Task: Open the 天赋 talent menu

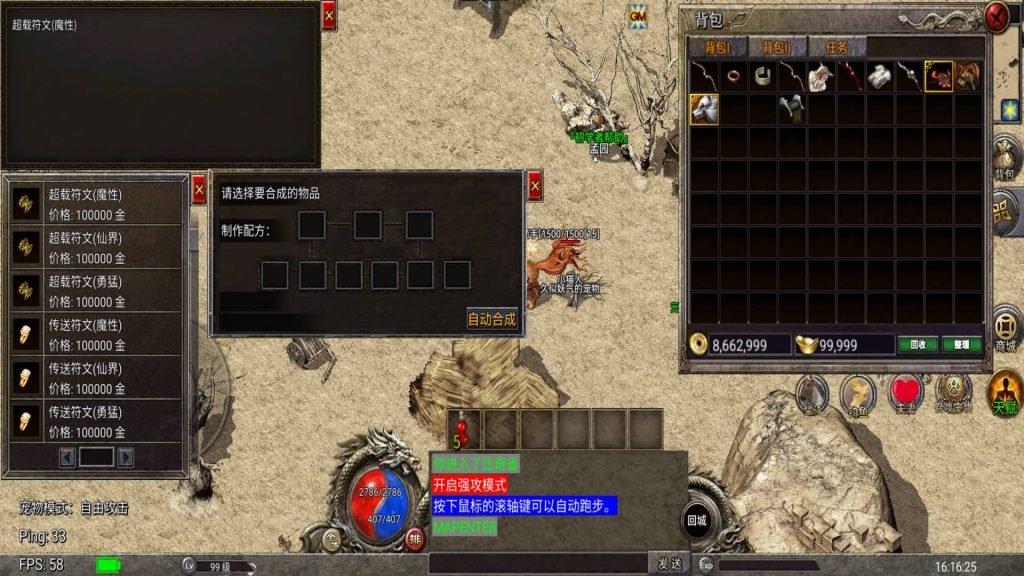Action: [x=1004, y=392]
